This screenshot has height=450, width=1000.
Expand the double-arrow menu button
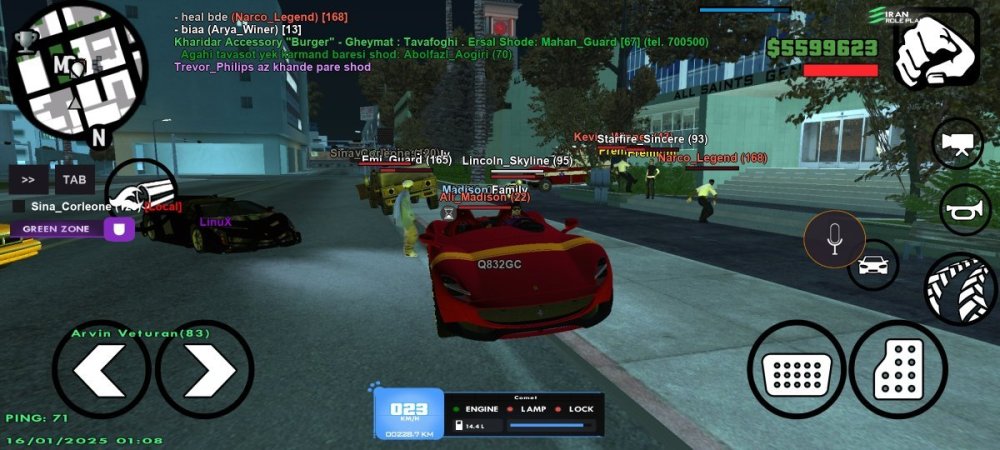pyautogui.click(x=28, y=180)
